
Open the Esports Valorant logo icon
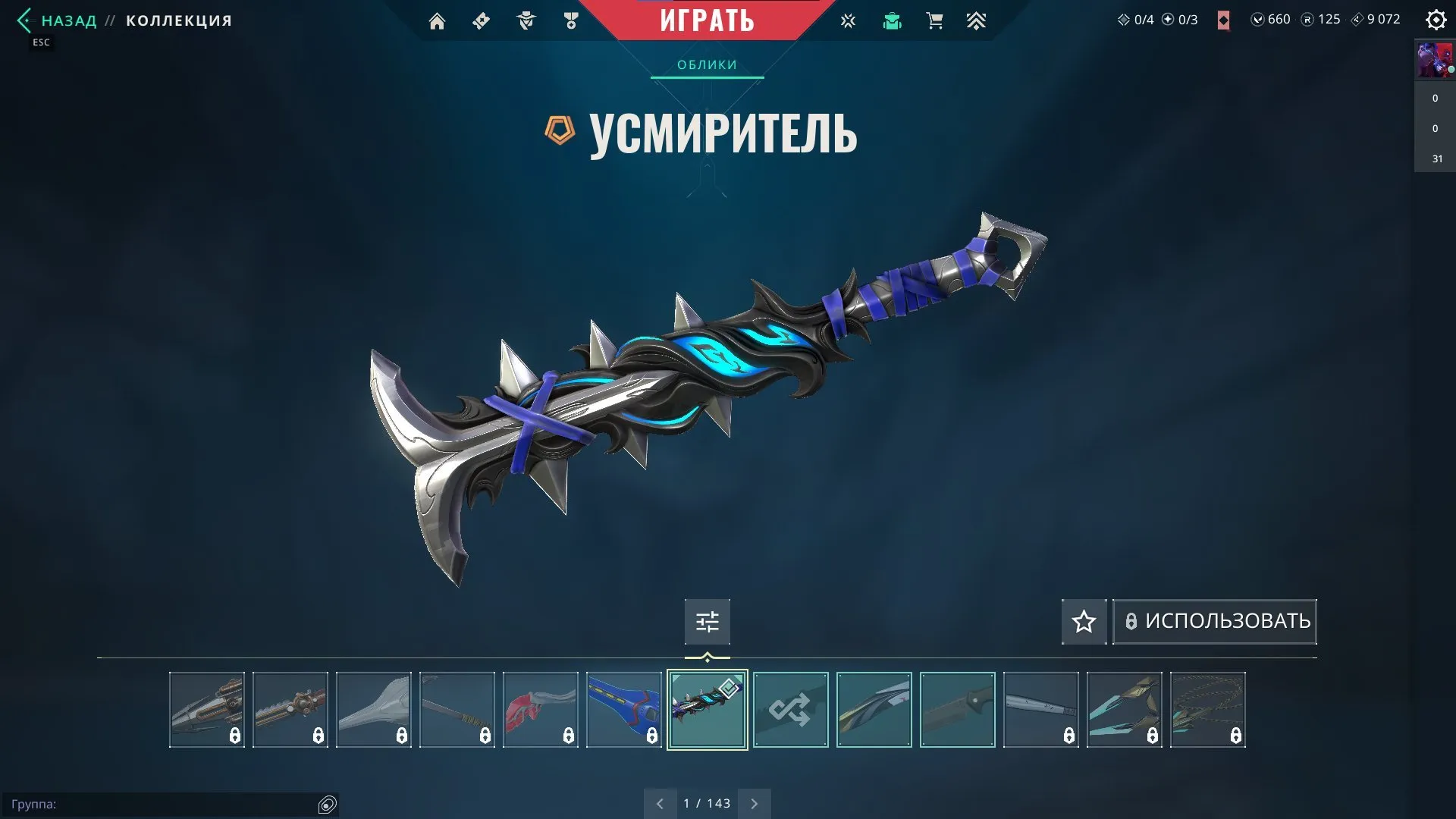click(848, 20)
